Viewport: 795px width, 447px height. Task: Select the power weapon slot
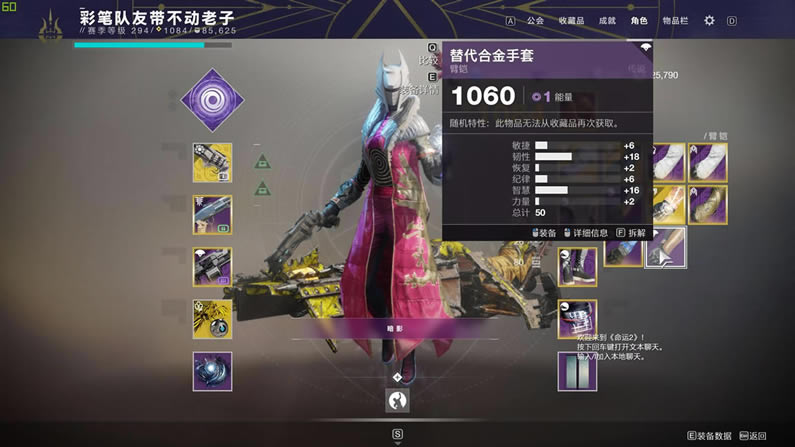tap(212, 267)
